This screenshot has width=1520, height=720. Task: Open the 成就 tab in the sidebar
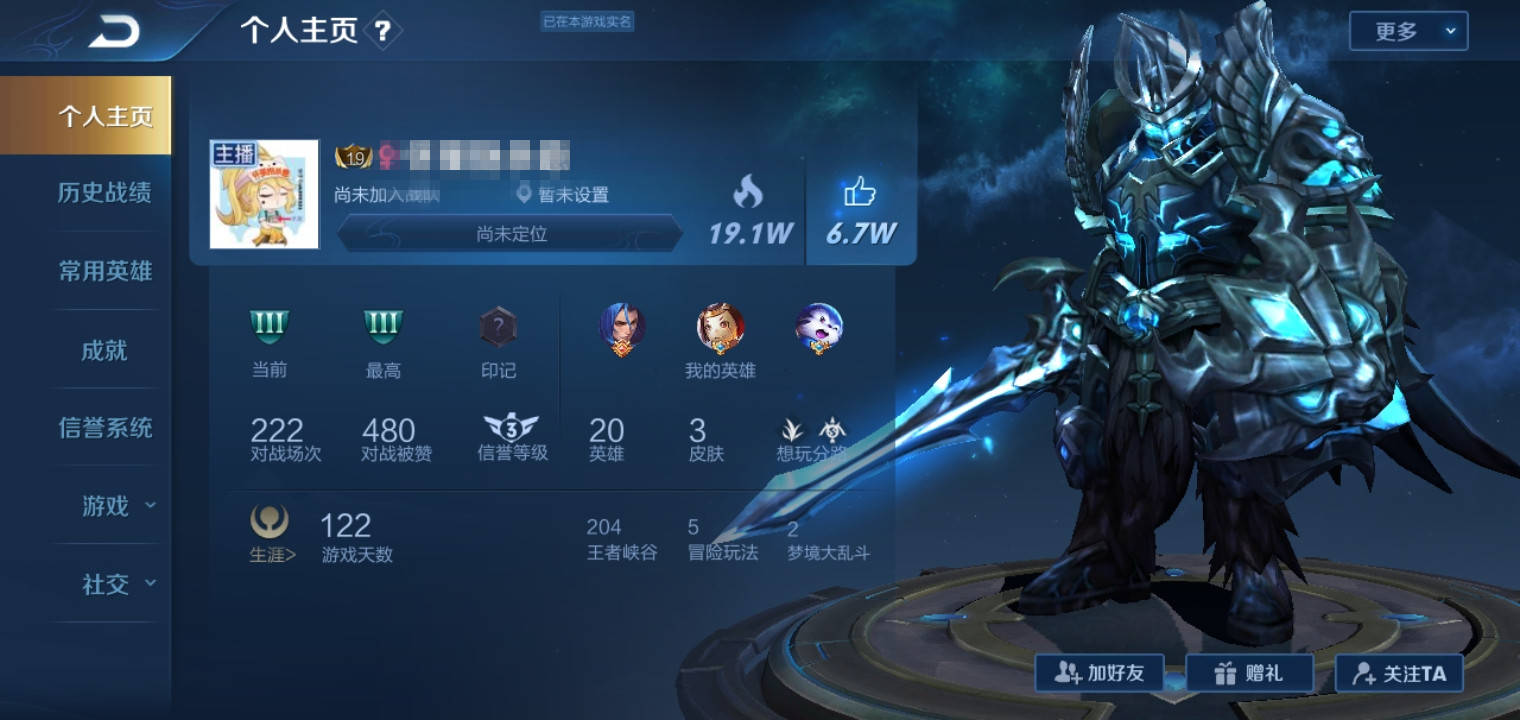coord(105,350)
